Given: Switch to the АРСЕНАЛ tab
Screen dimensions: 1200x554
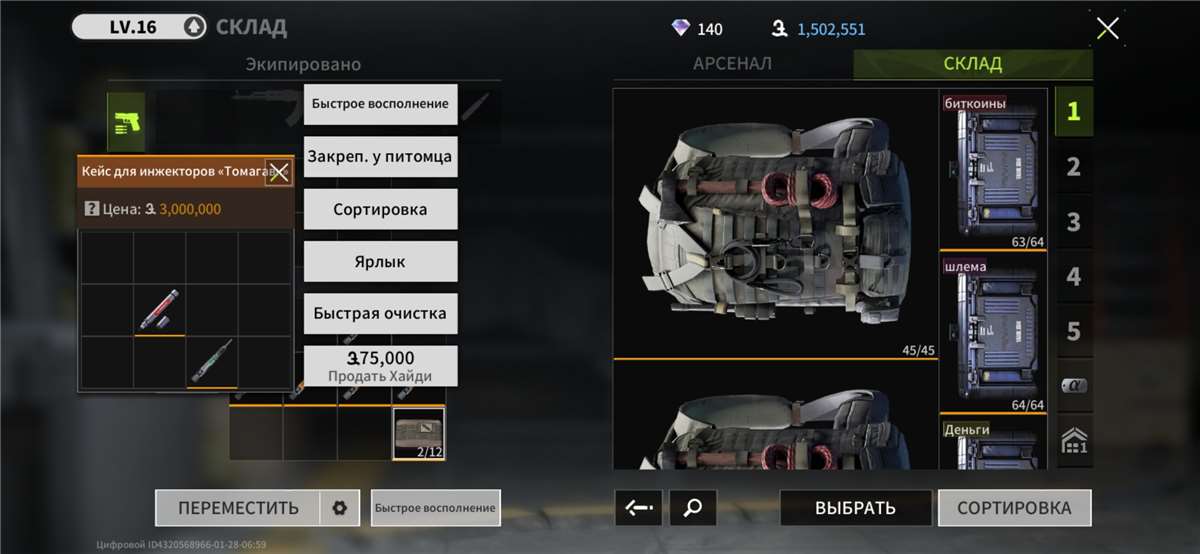Looking at the screenshot, I should coord(732,64).
